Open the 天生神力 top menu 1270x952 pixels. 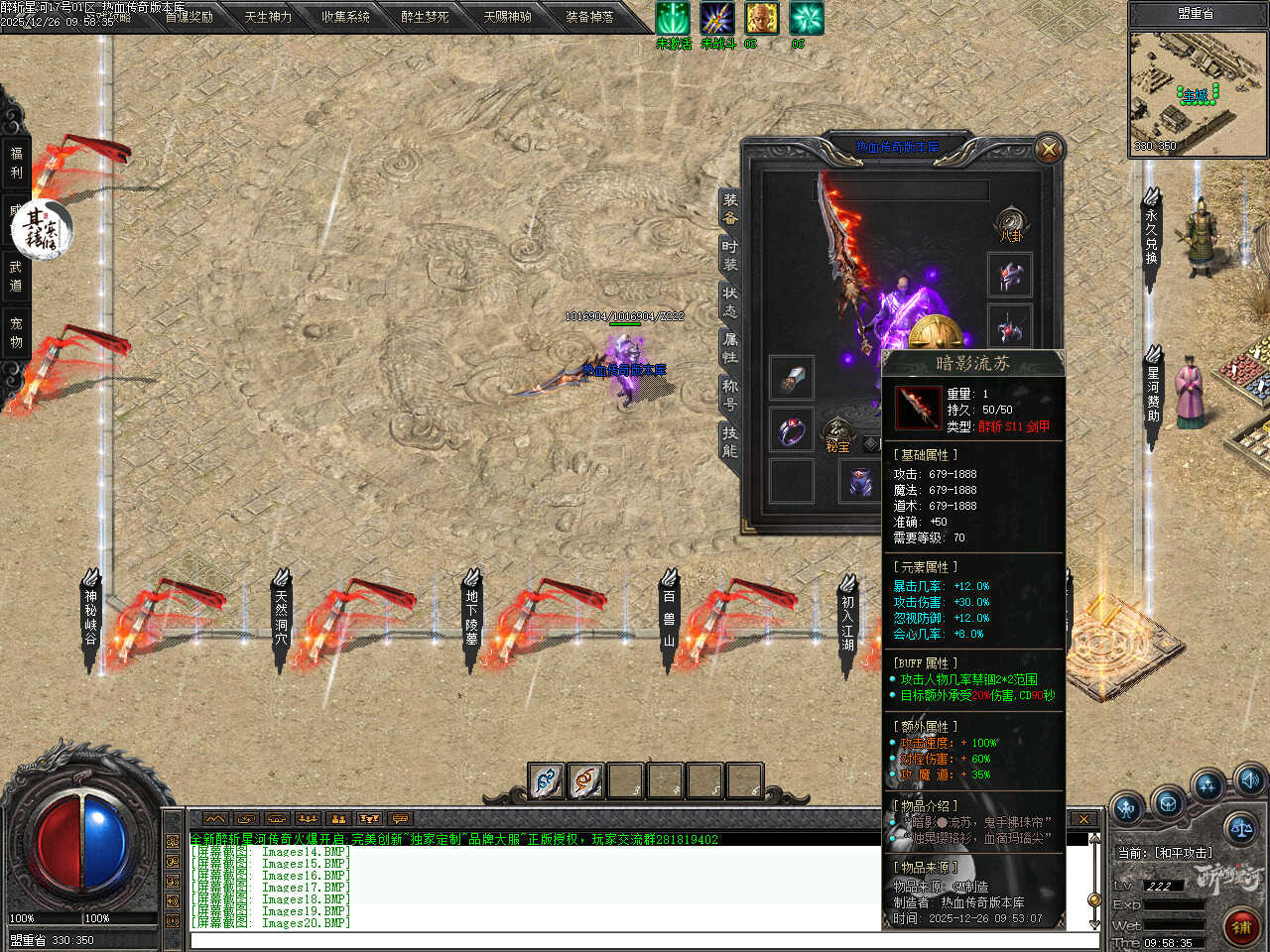(x=268, y=17)
